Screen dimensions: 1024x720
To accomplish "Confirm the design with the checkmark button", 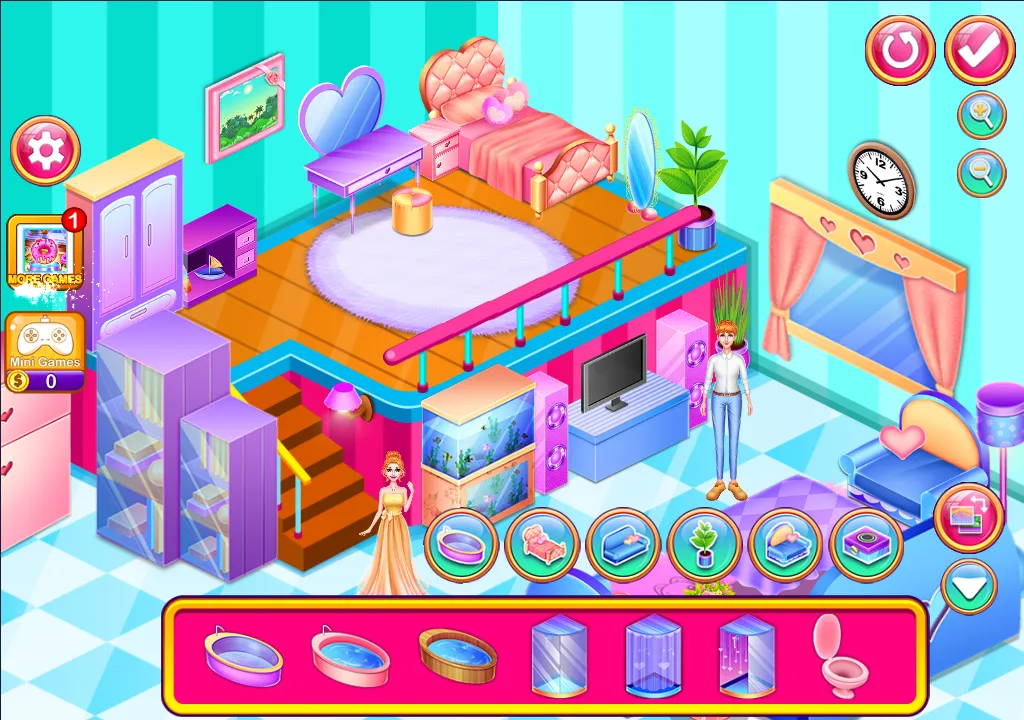I will (979, 50).
